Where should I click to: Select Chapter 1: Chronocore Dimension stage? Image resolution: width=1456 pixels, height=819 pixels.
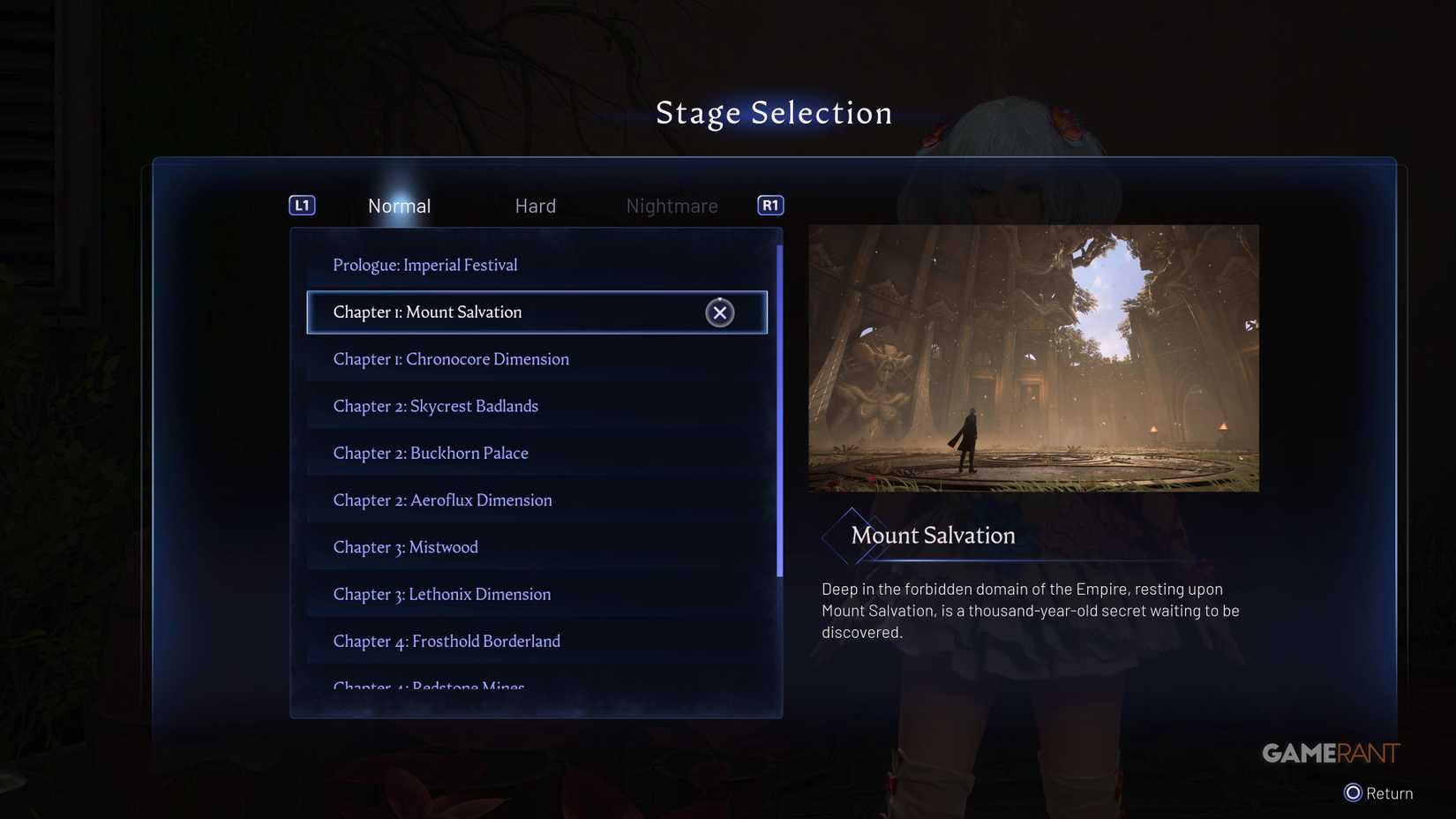tap(451, 358)
